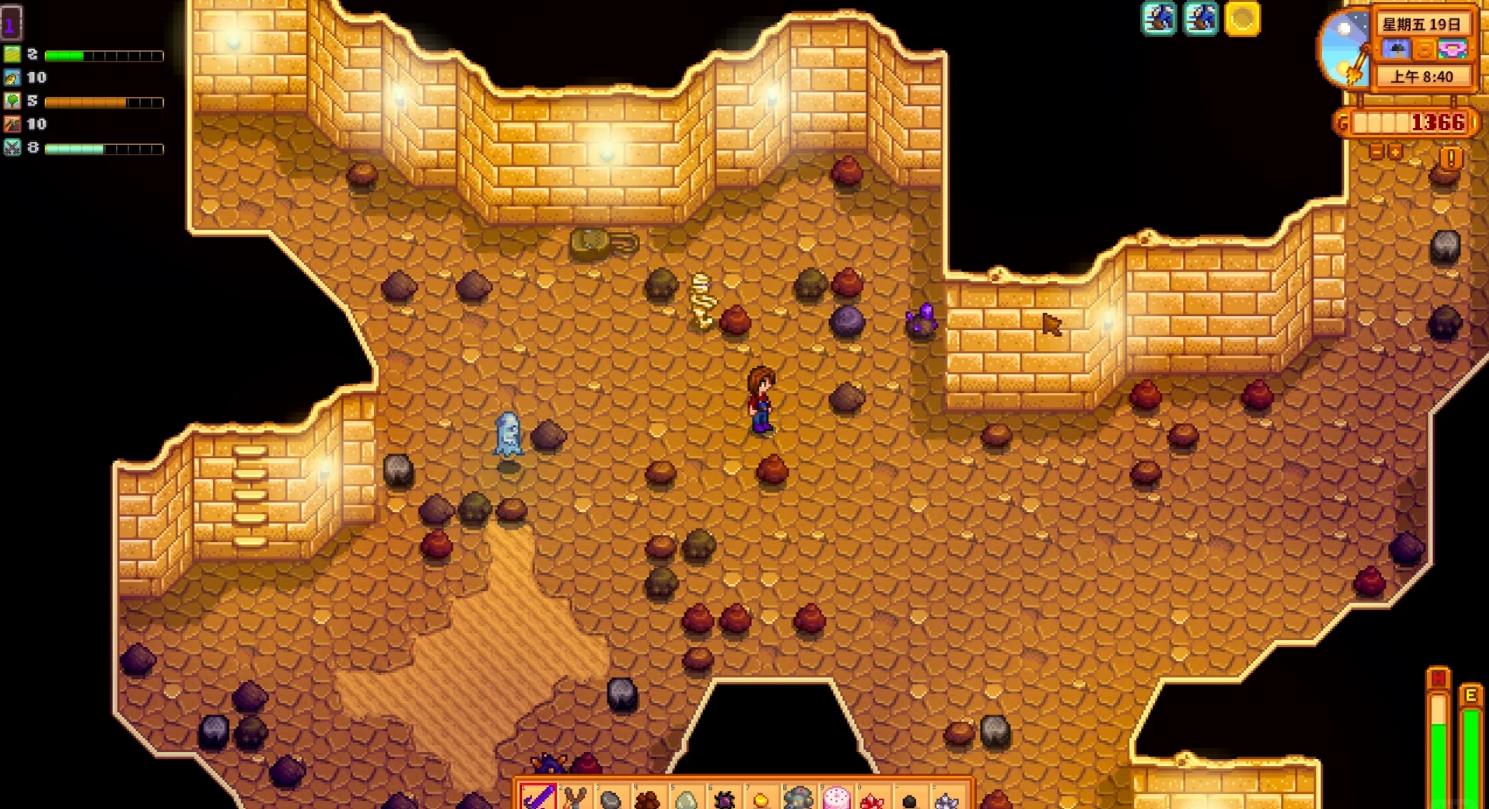Choose the gray stone hotbar slot

coord(611,799)
